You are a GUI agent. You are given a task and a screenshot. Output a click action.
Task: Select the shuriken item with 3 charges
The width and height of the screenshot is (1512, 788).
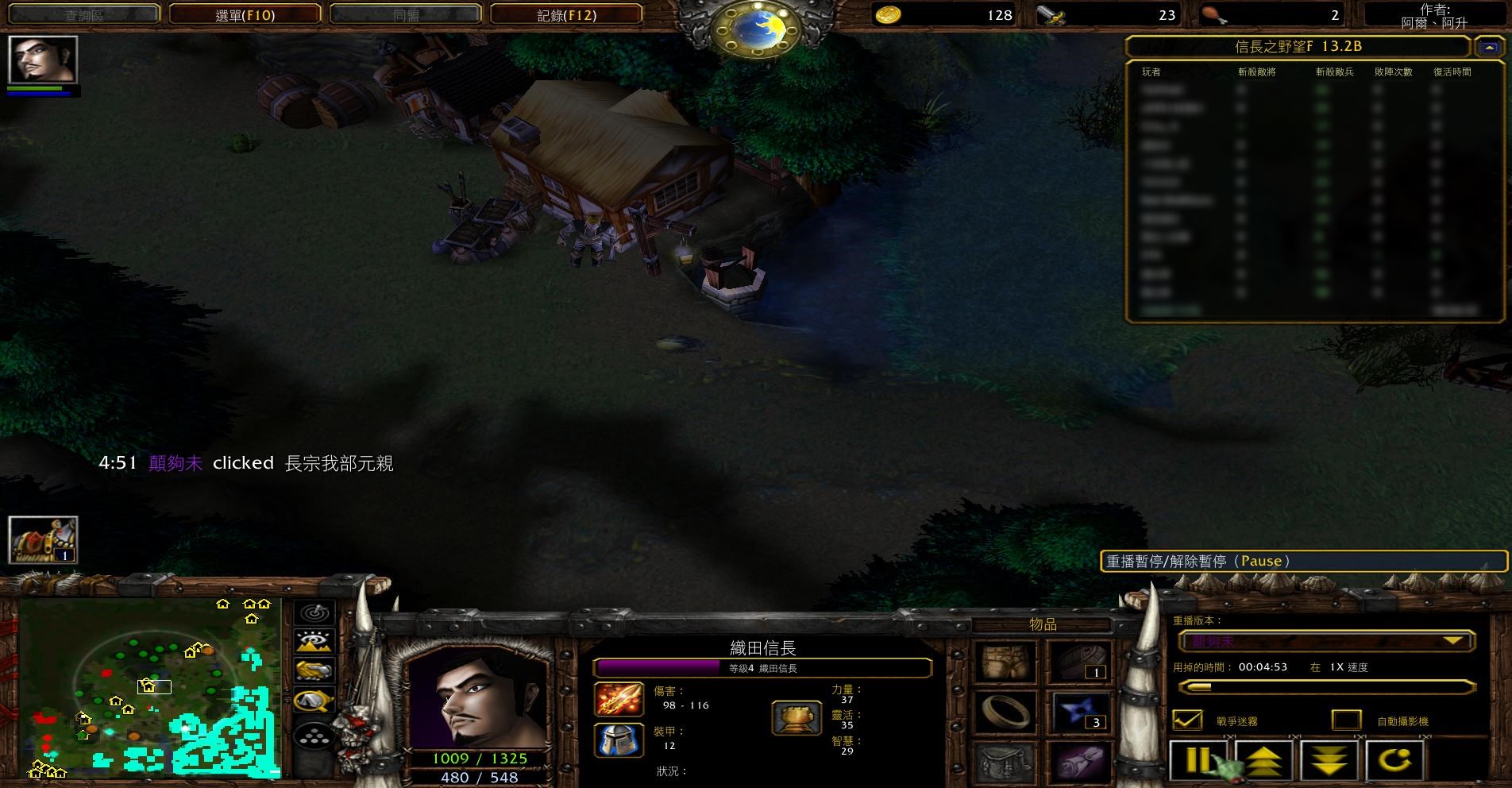[1079, 711]
